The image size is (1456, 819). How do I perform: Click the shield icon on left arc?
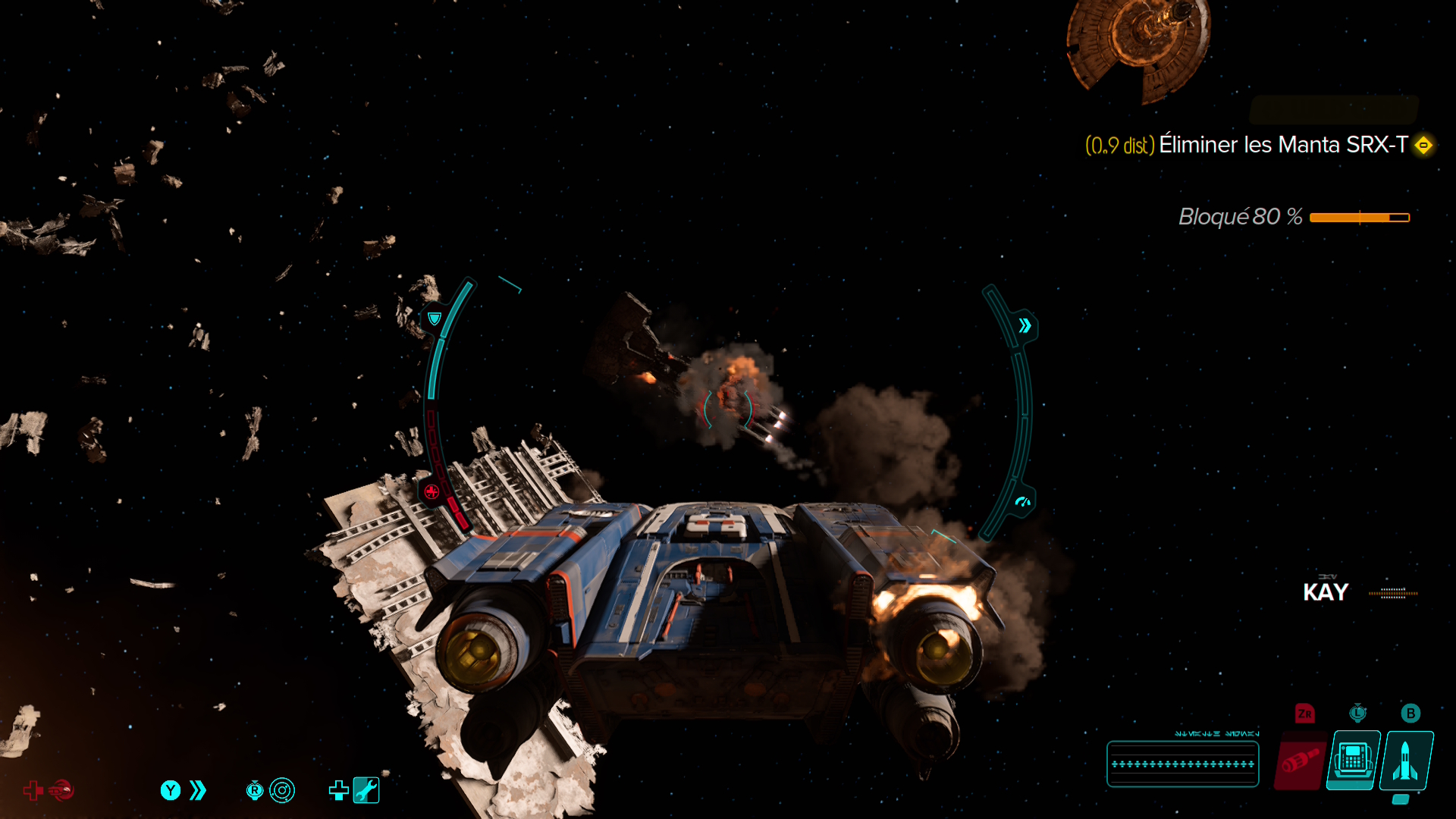[x=435, y=318]
